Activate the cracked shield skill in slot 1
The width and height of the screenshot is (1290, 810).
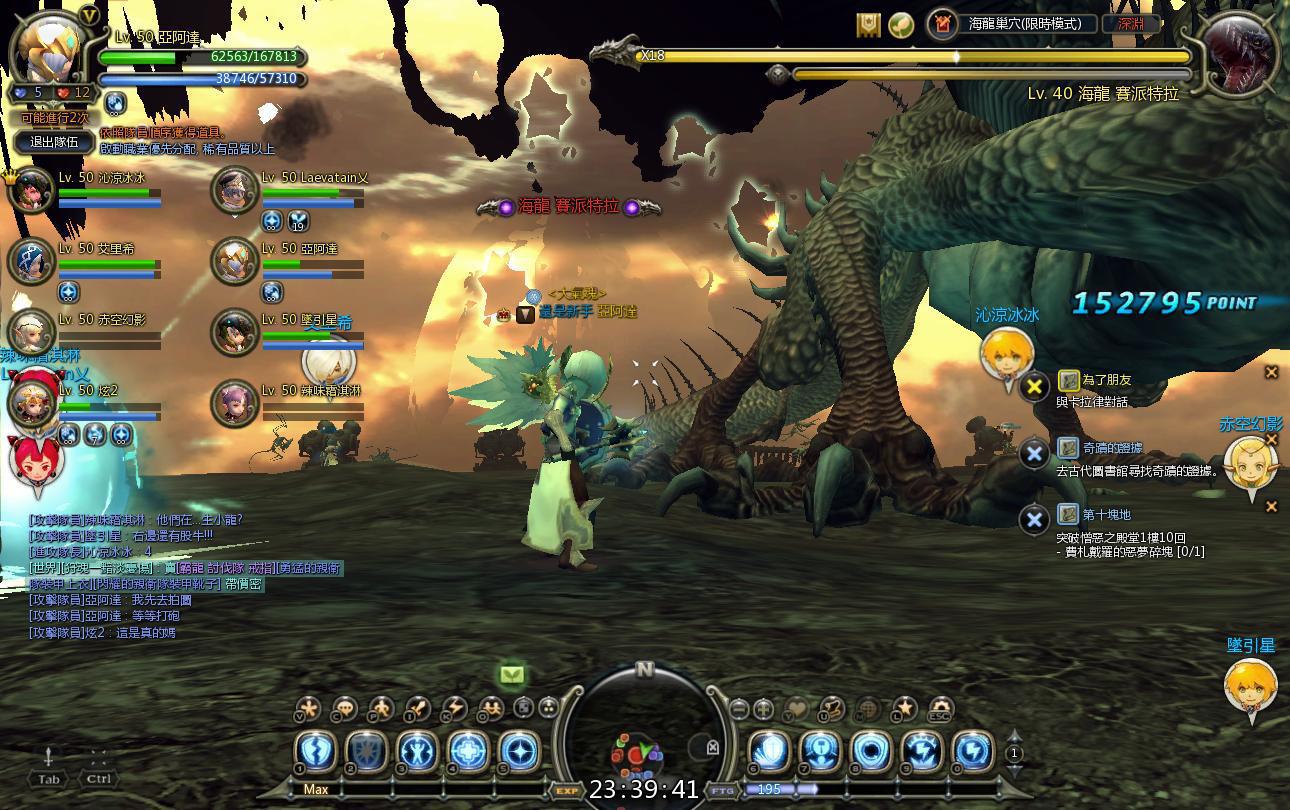[x=317, y=752]
